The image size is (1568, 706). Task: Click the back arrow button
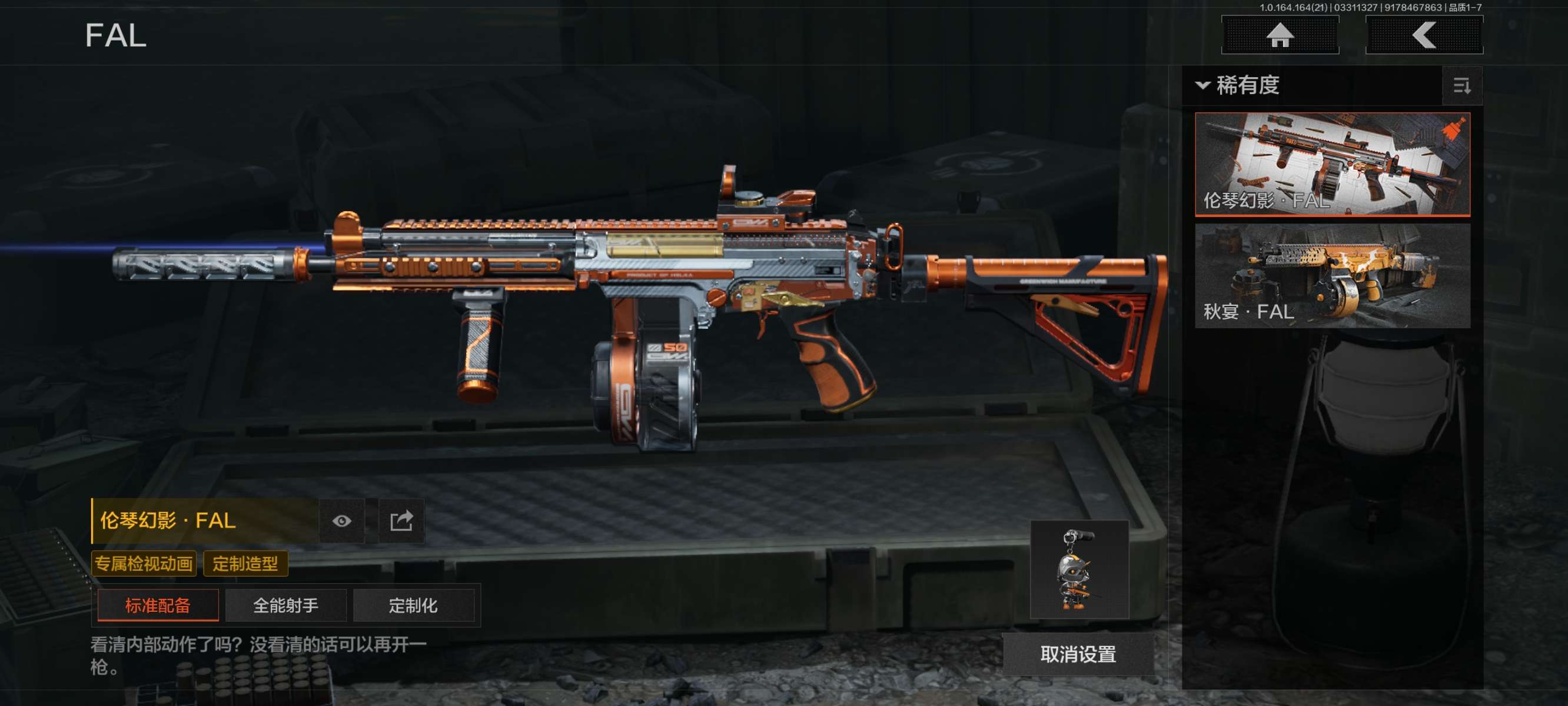click(x=1424, y=35)
